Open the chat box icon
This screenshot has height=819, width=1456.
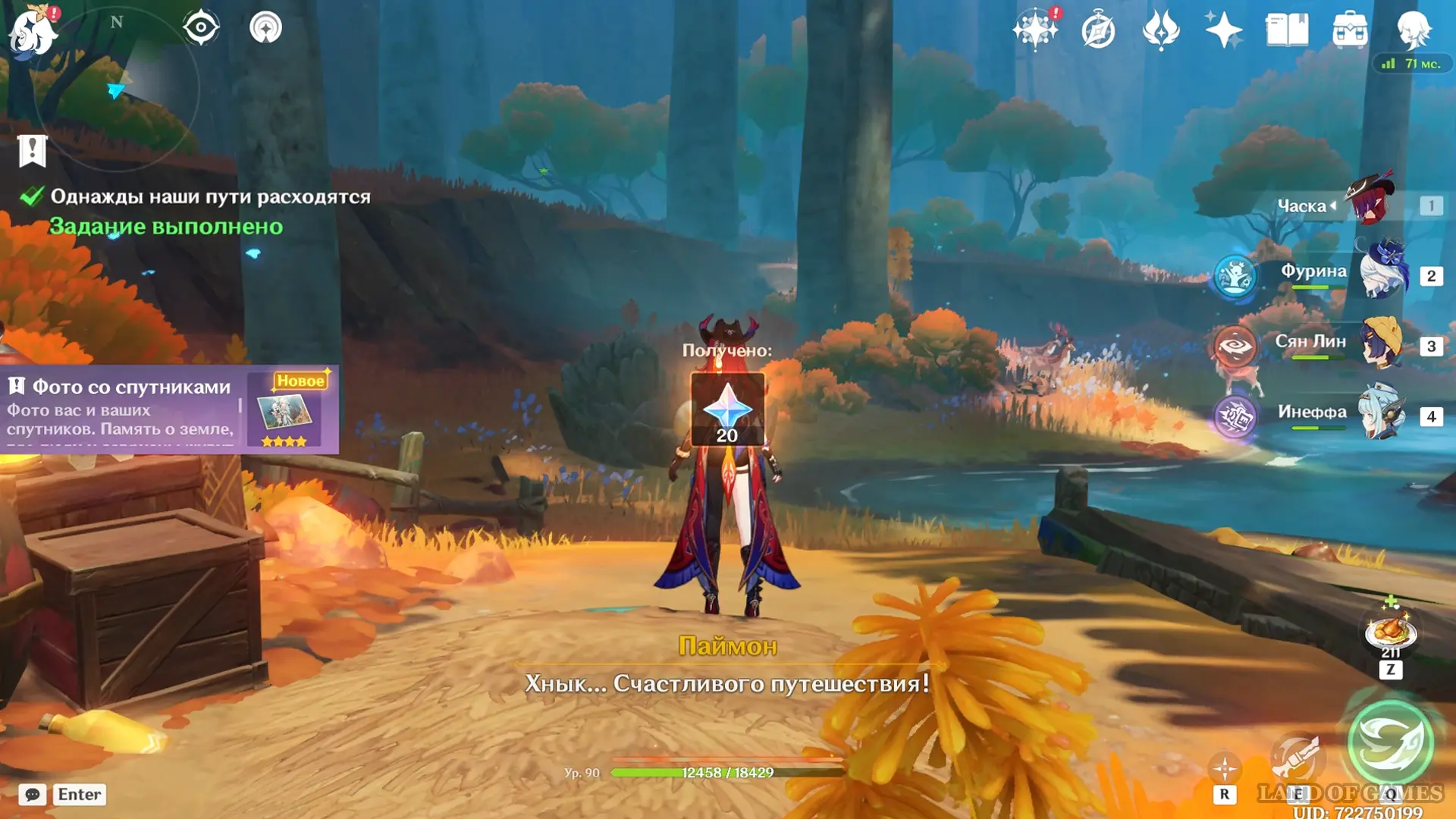pos(33,794)
